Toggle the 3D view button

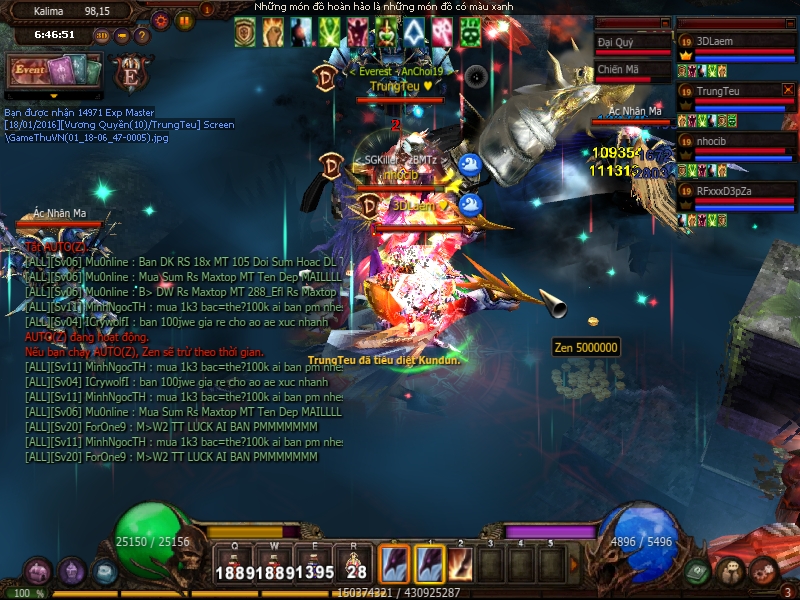[102, 35]
